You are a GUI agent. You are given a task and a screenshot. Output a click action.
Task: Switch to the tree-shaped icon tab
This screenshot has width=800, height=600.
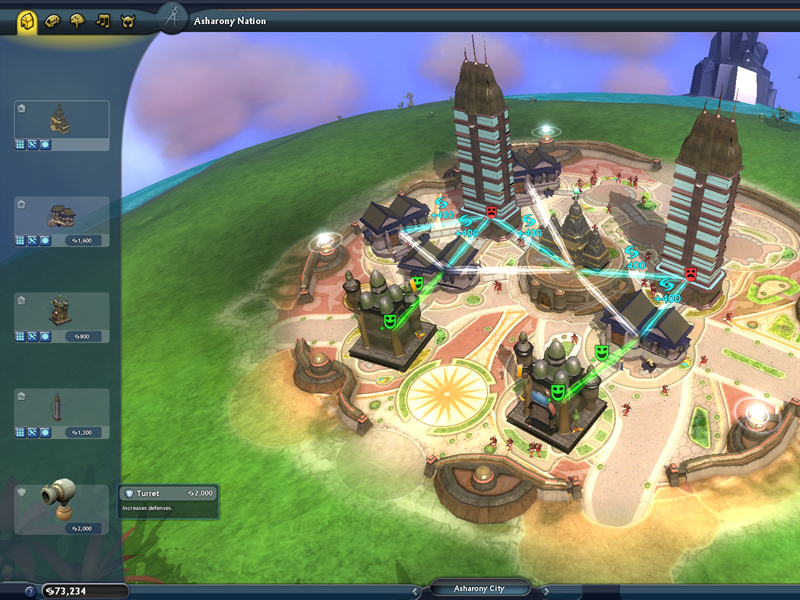(78, 20)
